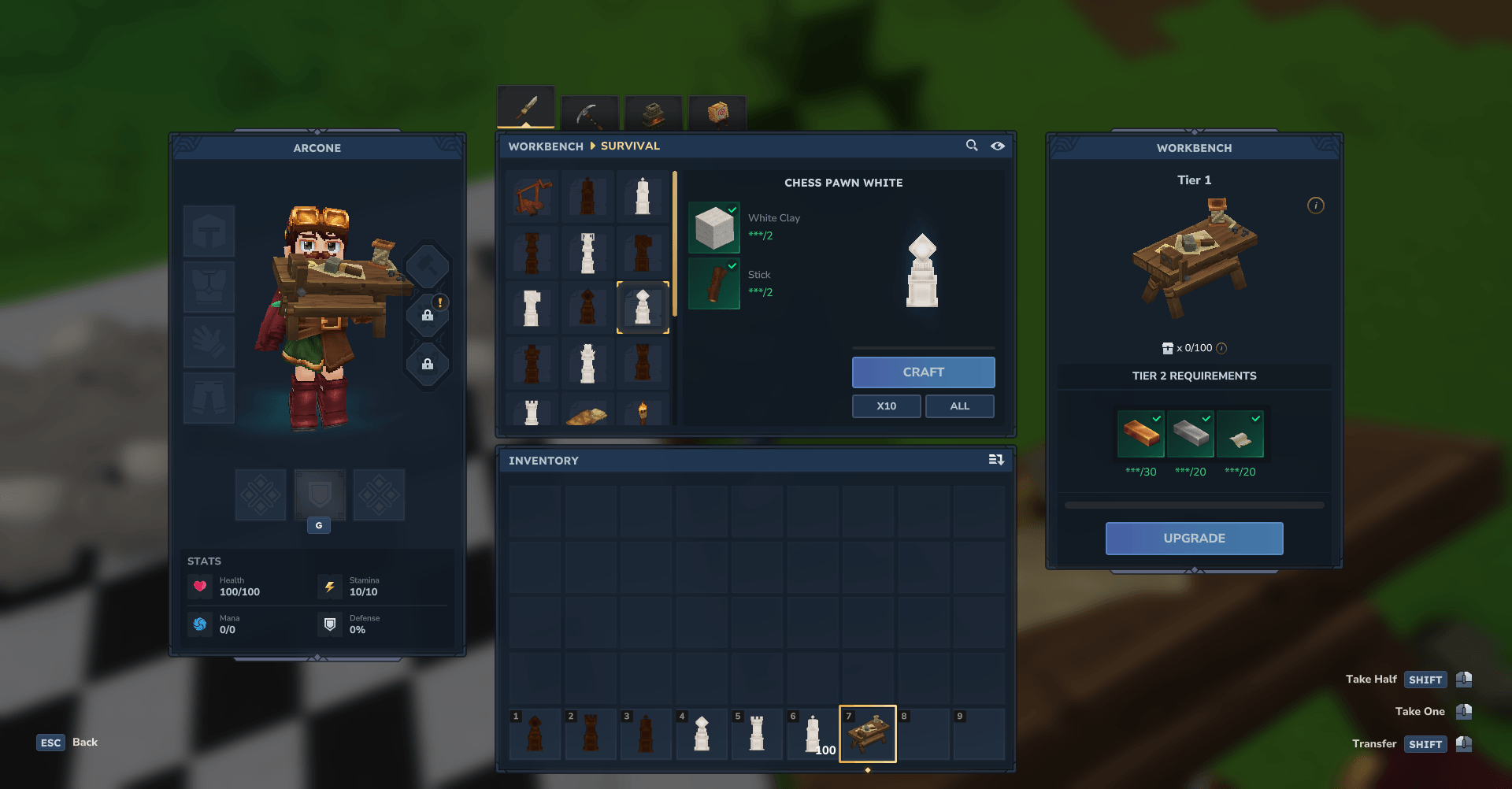Select the dark rook in hotbar slot 2

591,734
